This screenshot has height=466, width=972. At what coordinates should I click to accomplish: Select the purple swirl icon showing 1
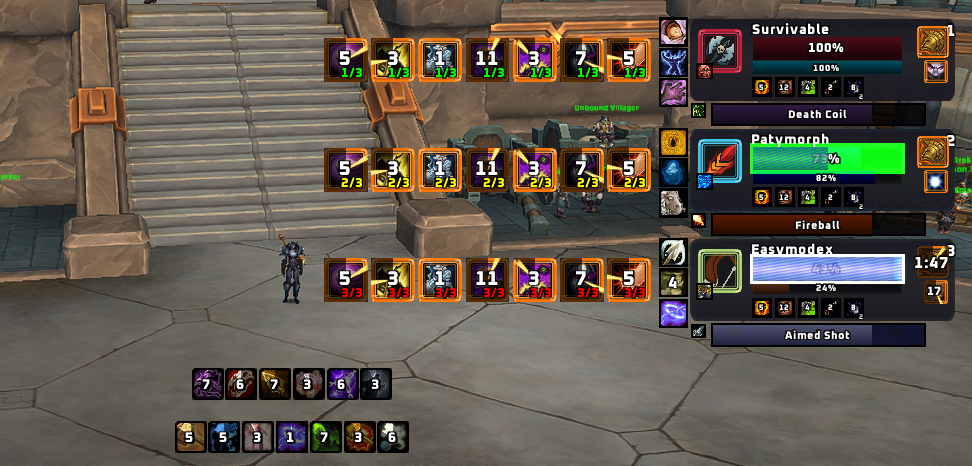(291, 437)
